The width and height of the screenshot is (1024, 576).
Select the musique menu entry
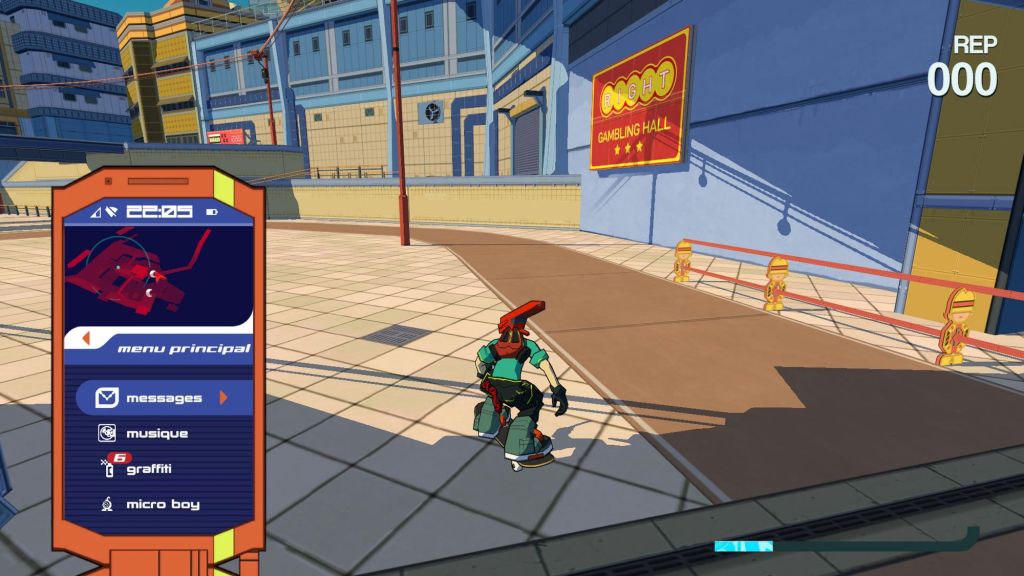click(156, 434)
